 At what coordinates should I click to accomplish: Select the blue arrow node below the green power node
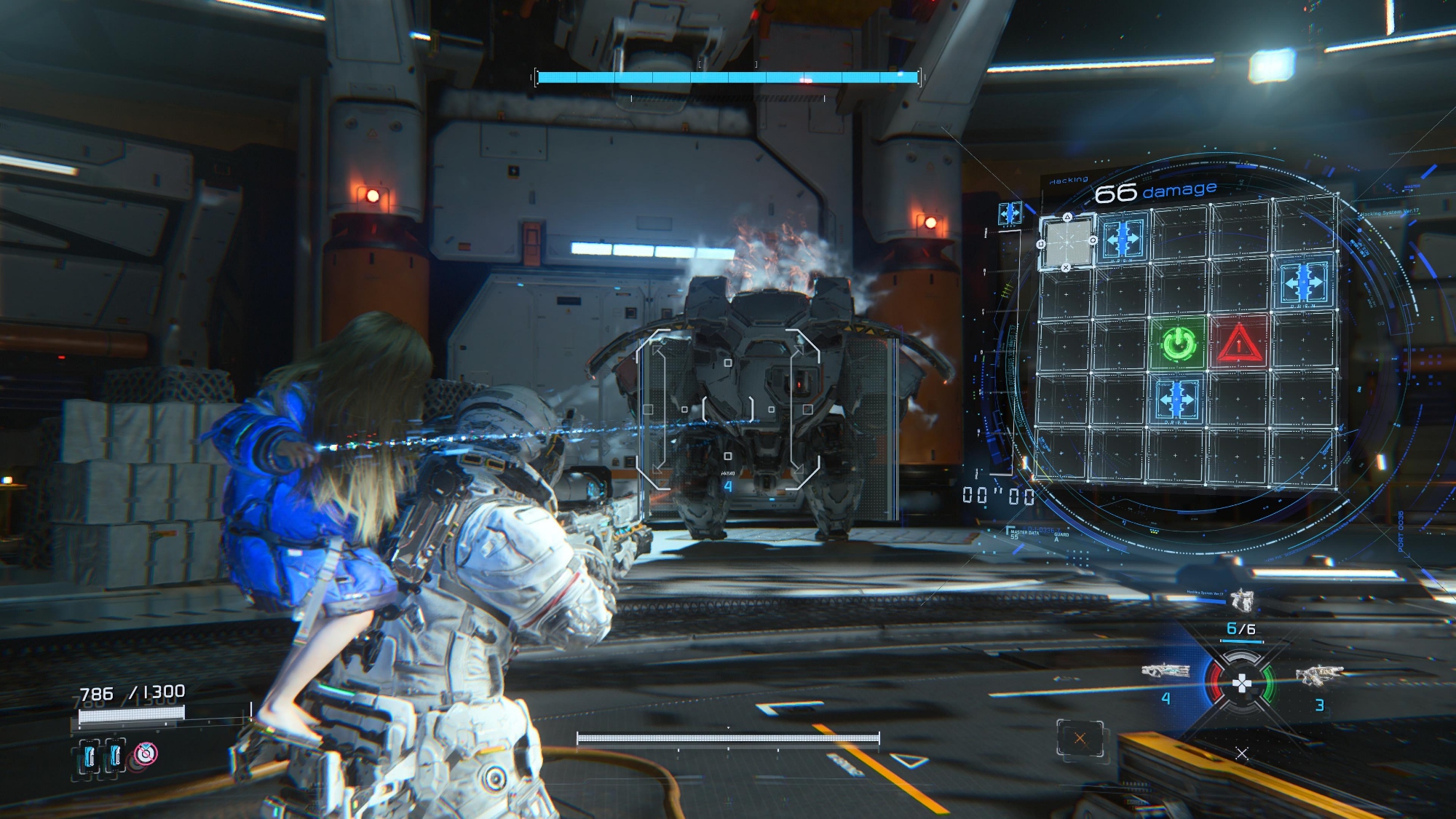(x=1176, y=400)
